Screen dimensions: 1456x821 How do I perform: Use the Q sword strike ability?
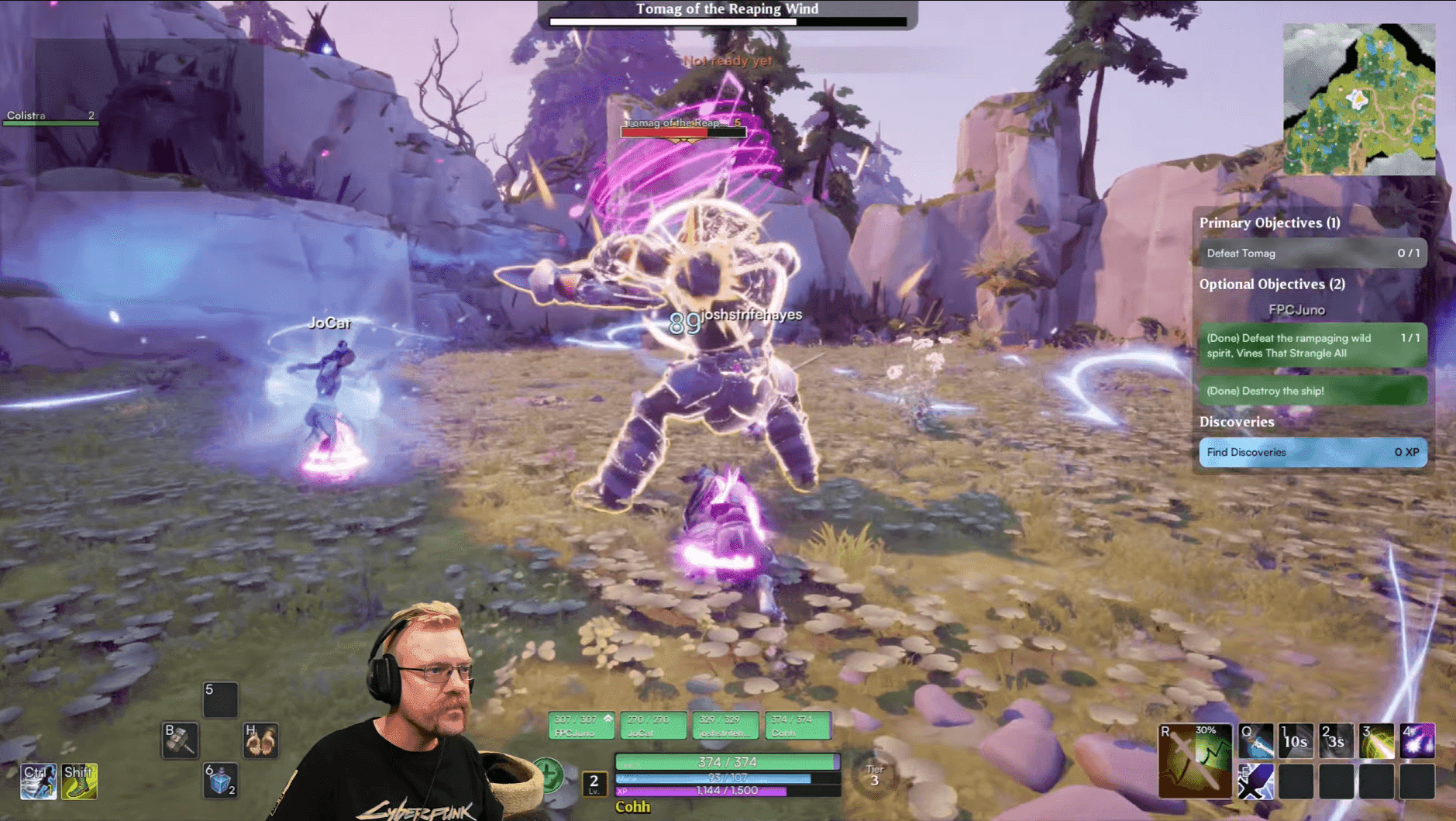point(1255,741)
